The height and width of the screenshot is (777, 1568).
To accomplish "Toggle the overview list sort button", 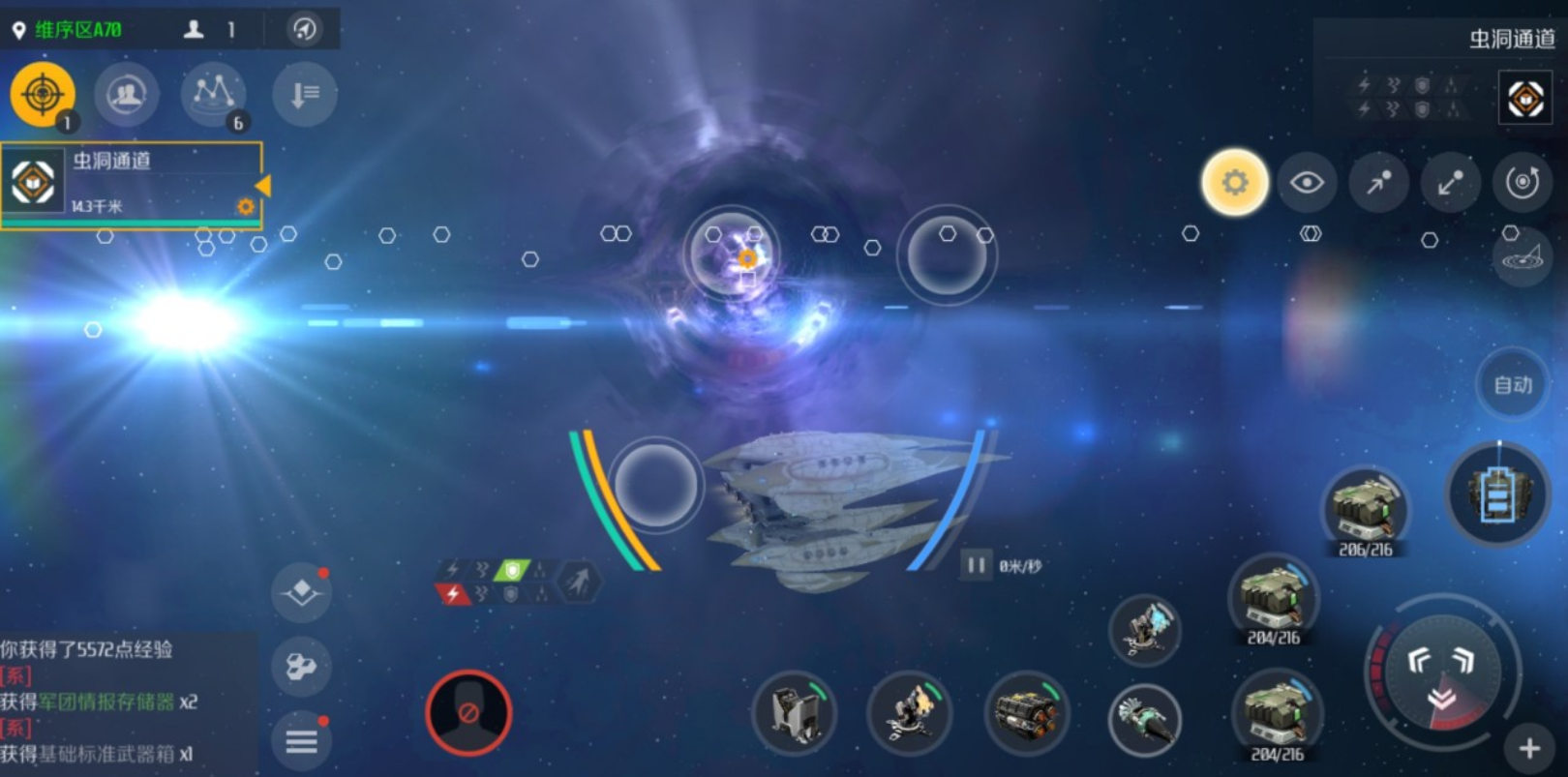I will coord(305,95).
